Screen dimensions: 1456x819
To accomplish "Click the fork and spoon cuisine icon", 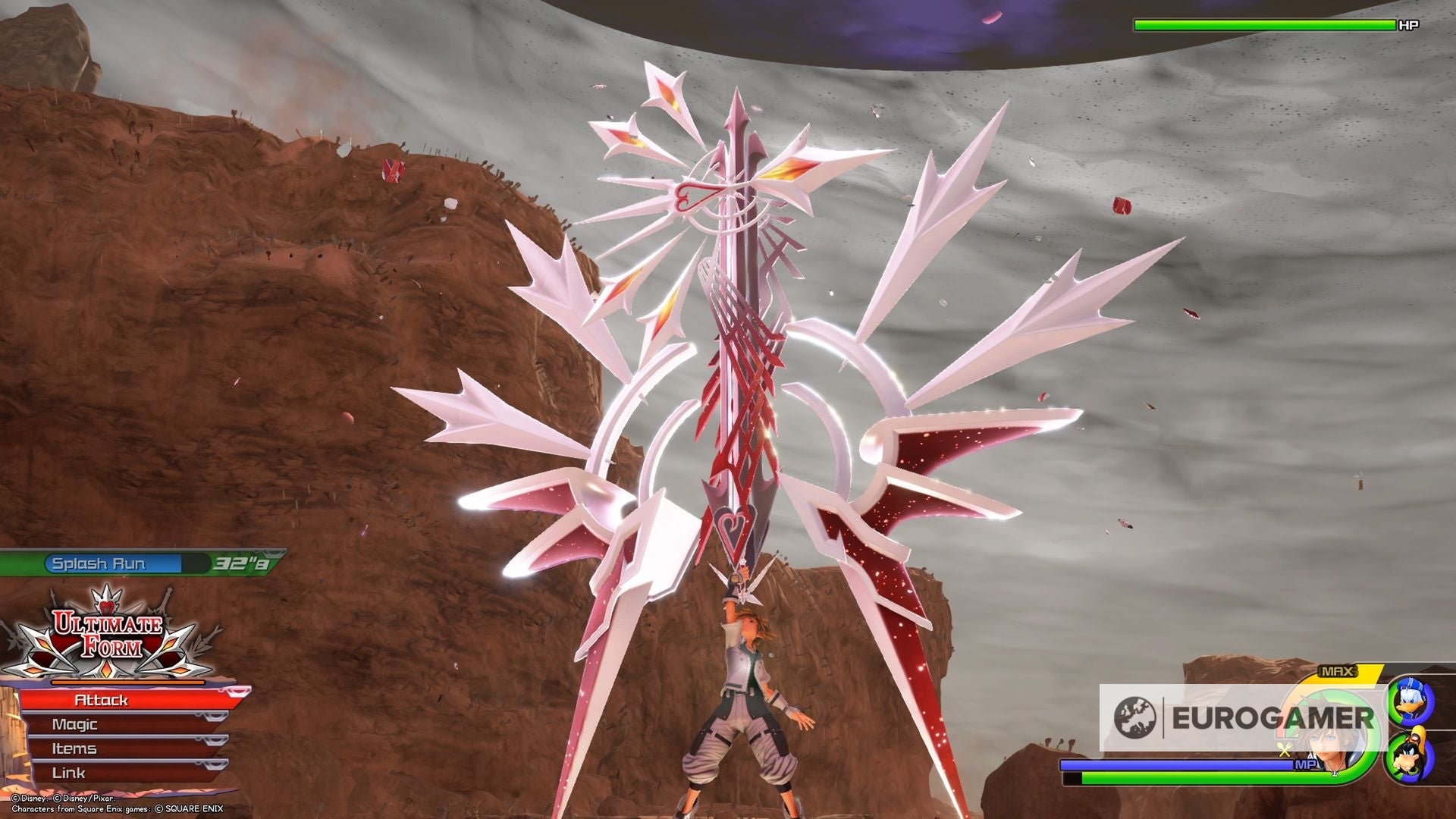I will pos(1283,751).
